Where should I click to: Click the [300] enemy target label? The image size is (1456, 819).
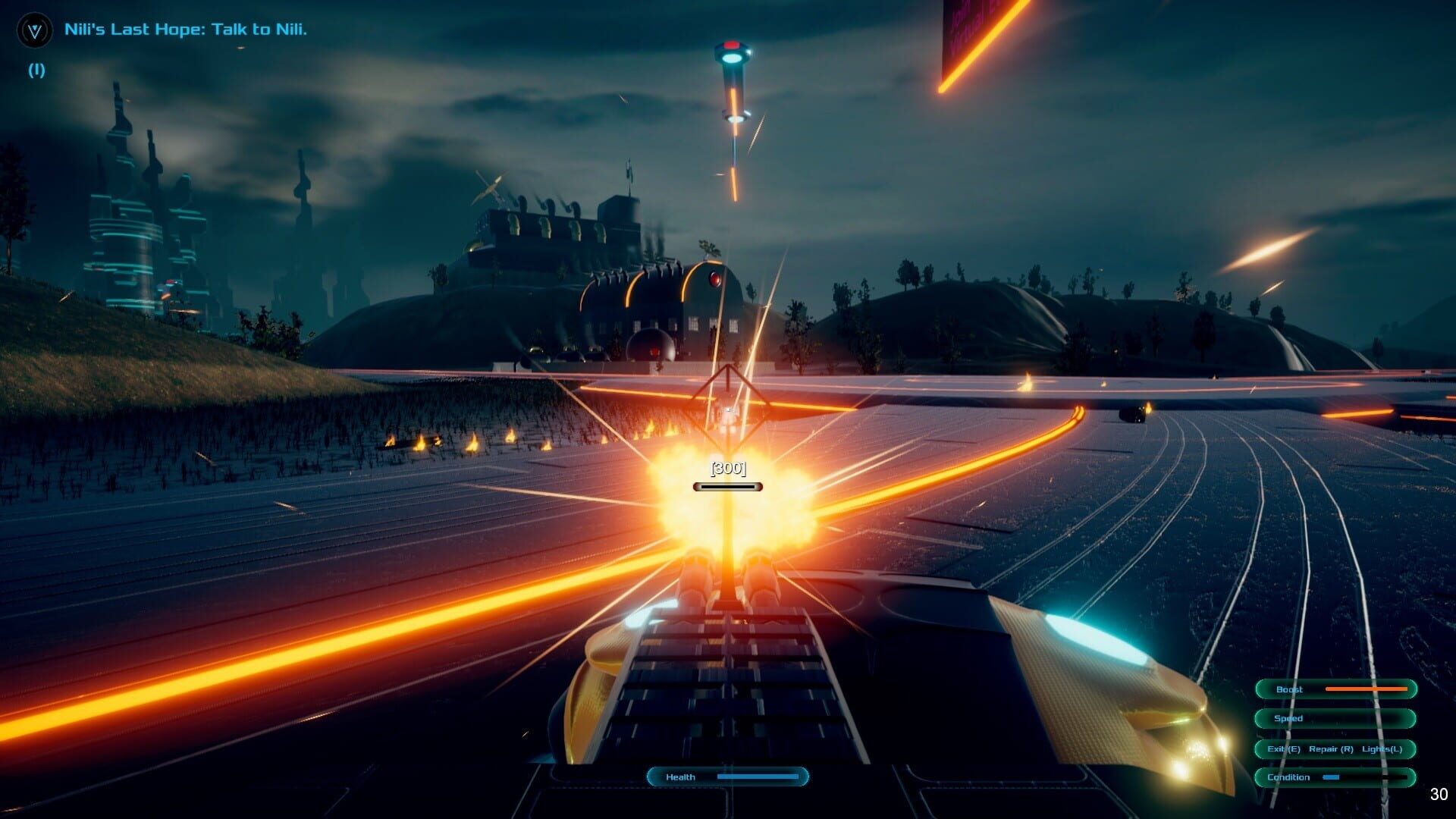726,468
